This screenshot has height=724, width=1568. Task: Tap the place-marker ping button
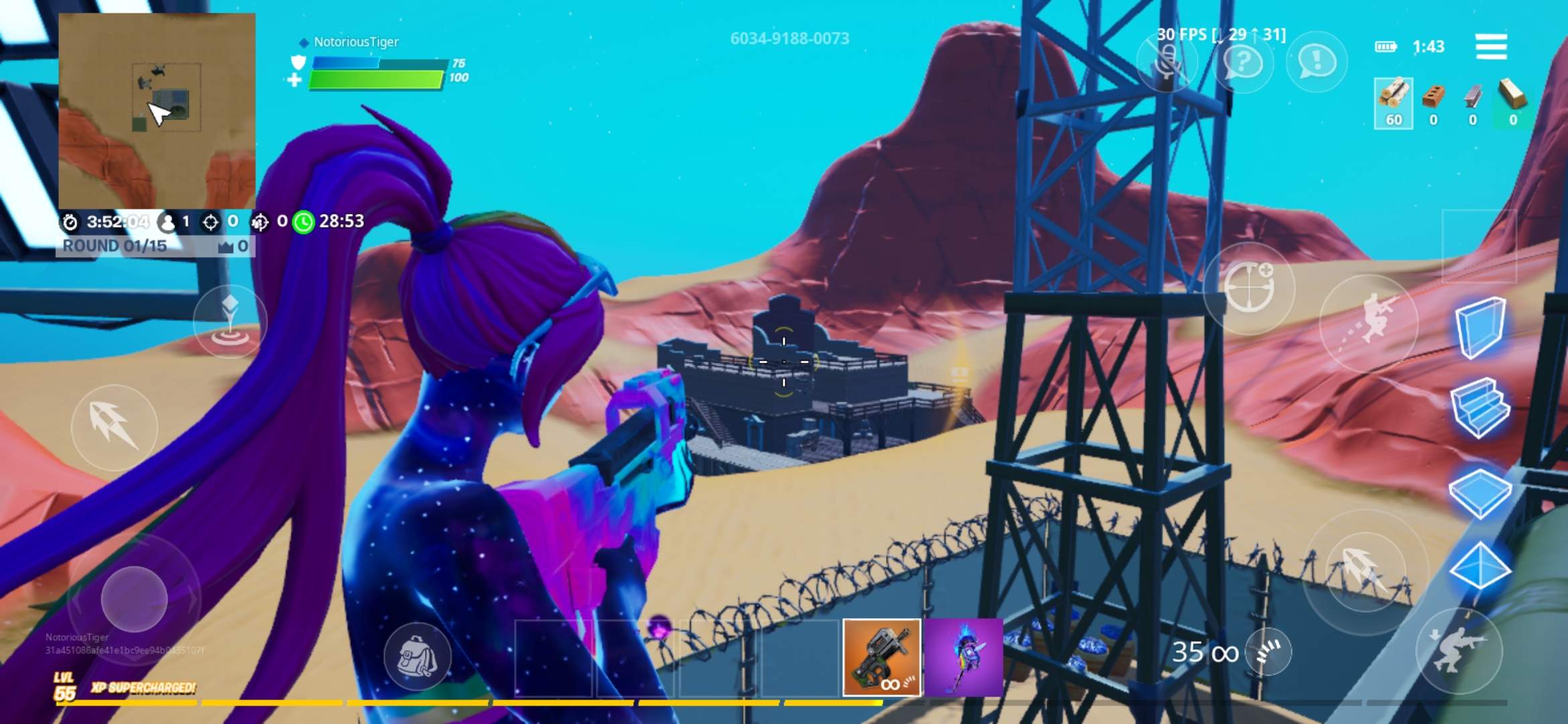coord(230,320)
